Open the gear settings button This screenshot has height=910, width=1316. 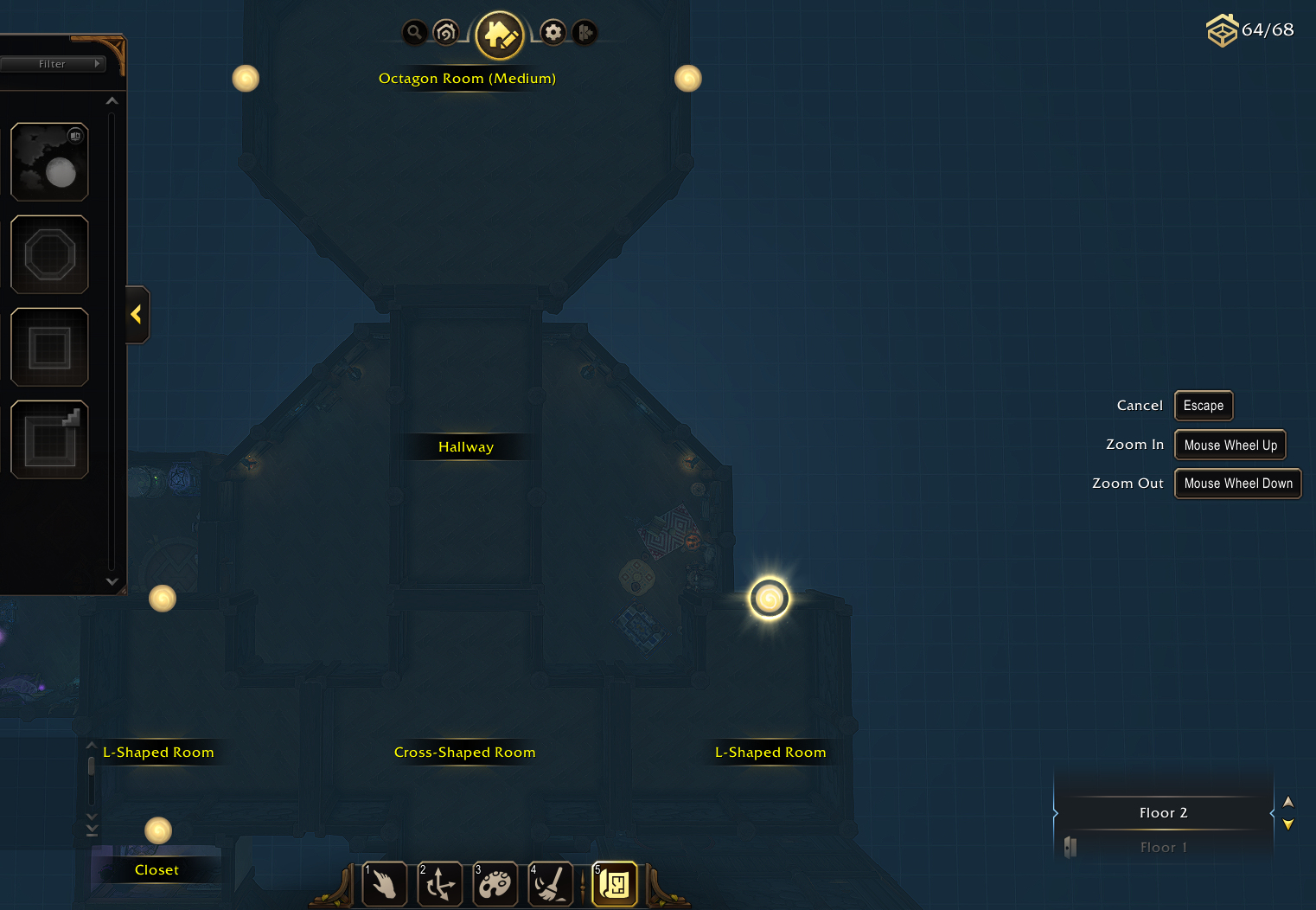click(553, 33)
